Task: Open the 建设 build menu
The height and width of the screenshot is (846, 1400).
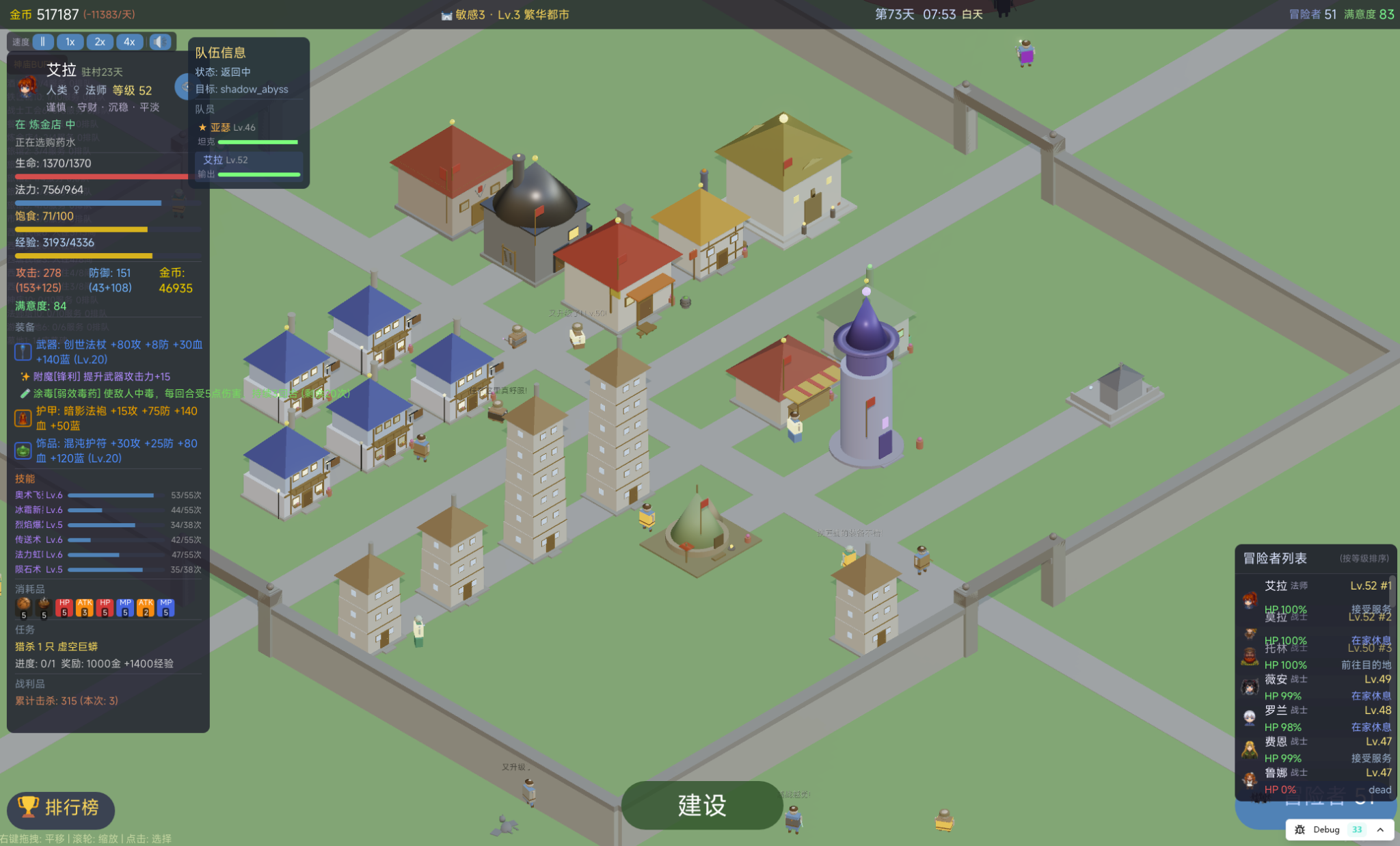Action: 701,805
